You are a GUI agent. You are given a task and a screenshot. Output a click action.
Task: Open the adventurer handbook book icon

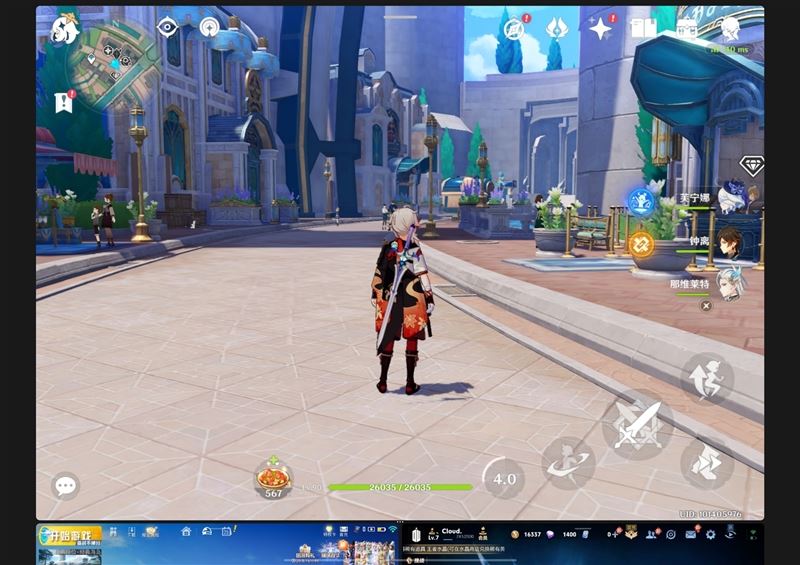[643, 29]
